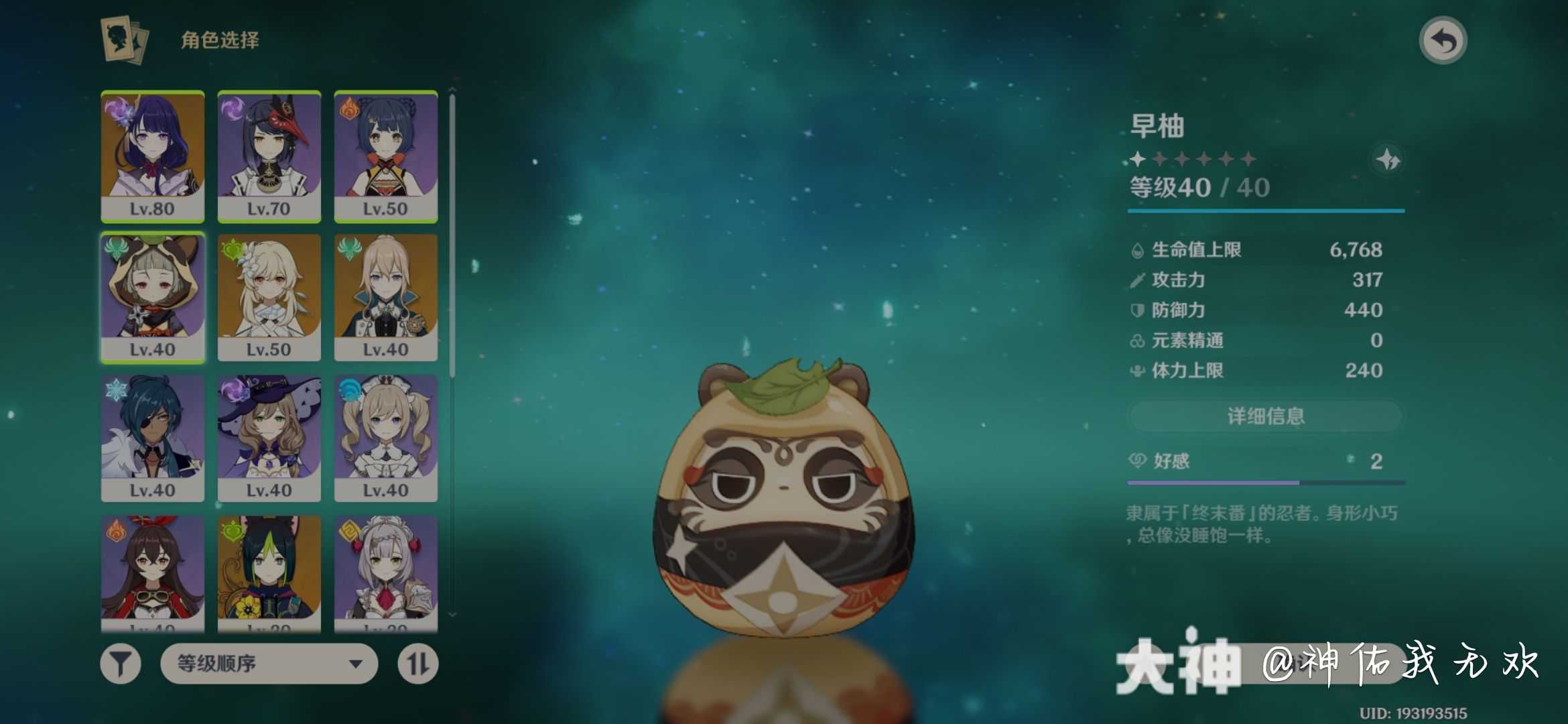Toggle the ascending/descending sort arrows
The height and width of the screenshot is (724, 1568).
[x=418, y=664]
